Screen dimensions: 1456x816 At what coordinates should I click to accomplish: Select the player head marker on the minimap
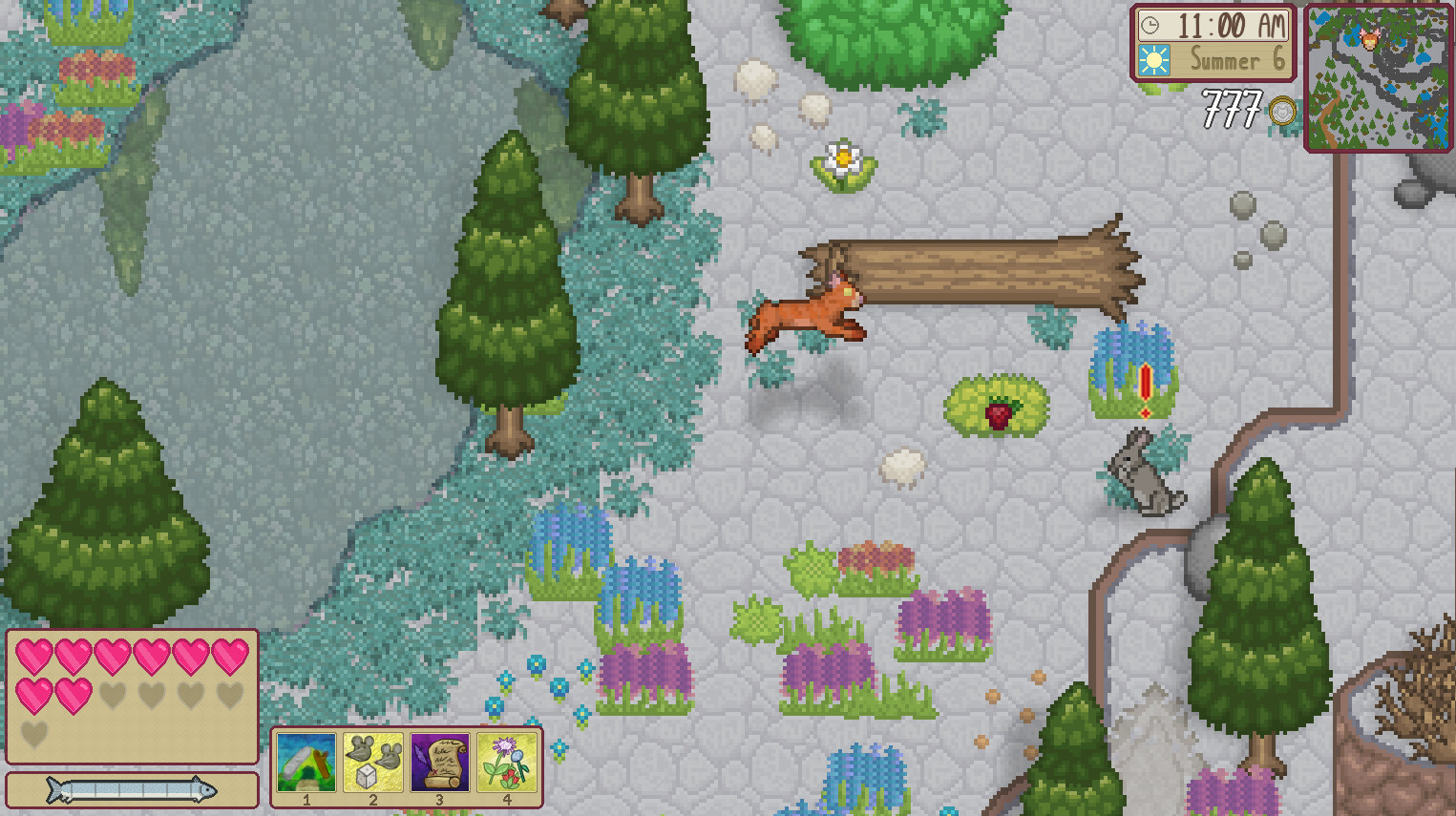click(x=1369, y=40)
